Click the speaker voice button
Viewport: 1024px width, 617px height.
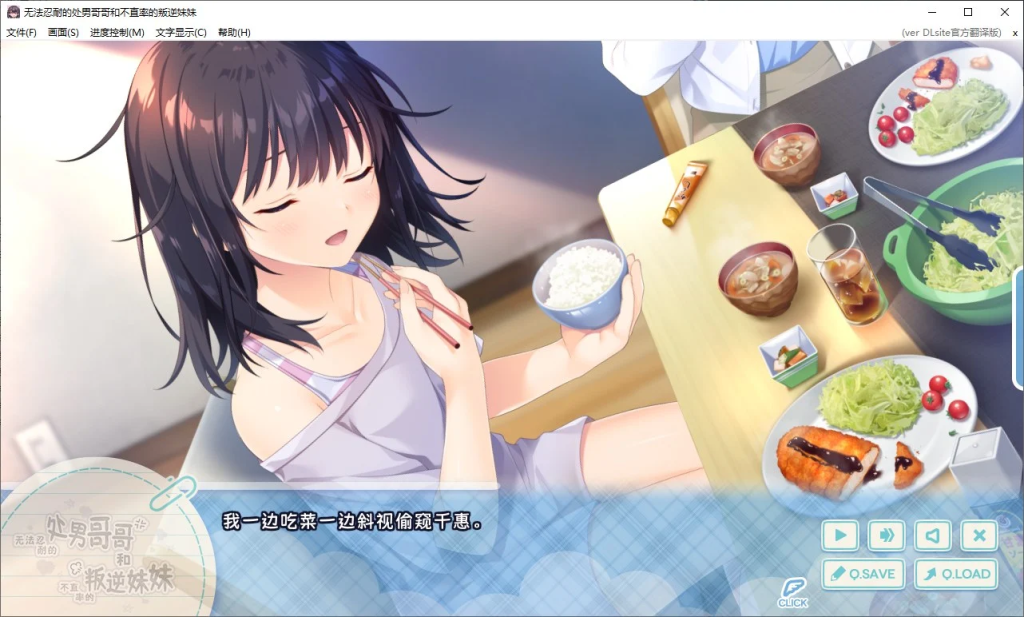click(x=933, y=536)
